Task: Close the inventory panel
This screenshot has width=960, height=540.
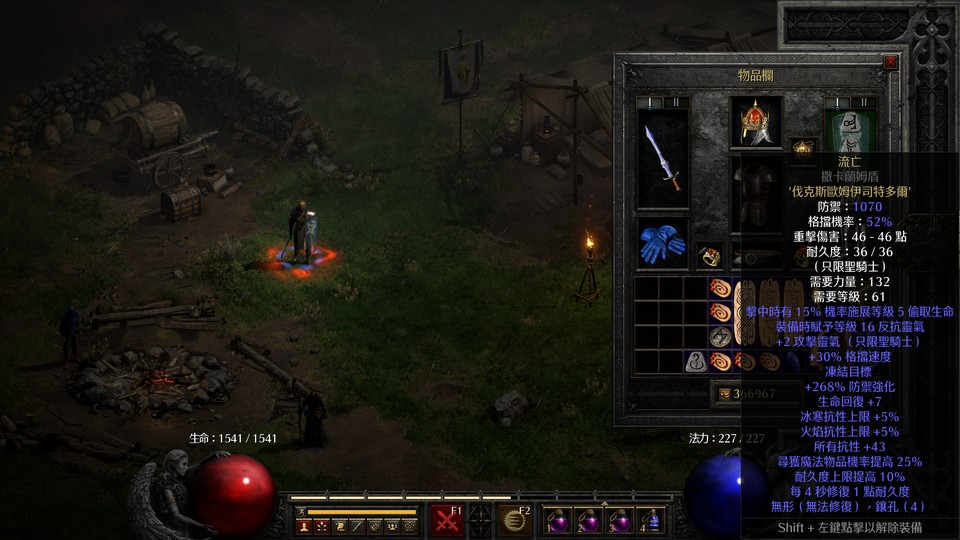Action: click(890, 62)
